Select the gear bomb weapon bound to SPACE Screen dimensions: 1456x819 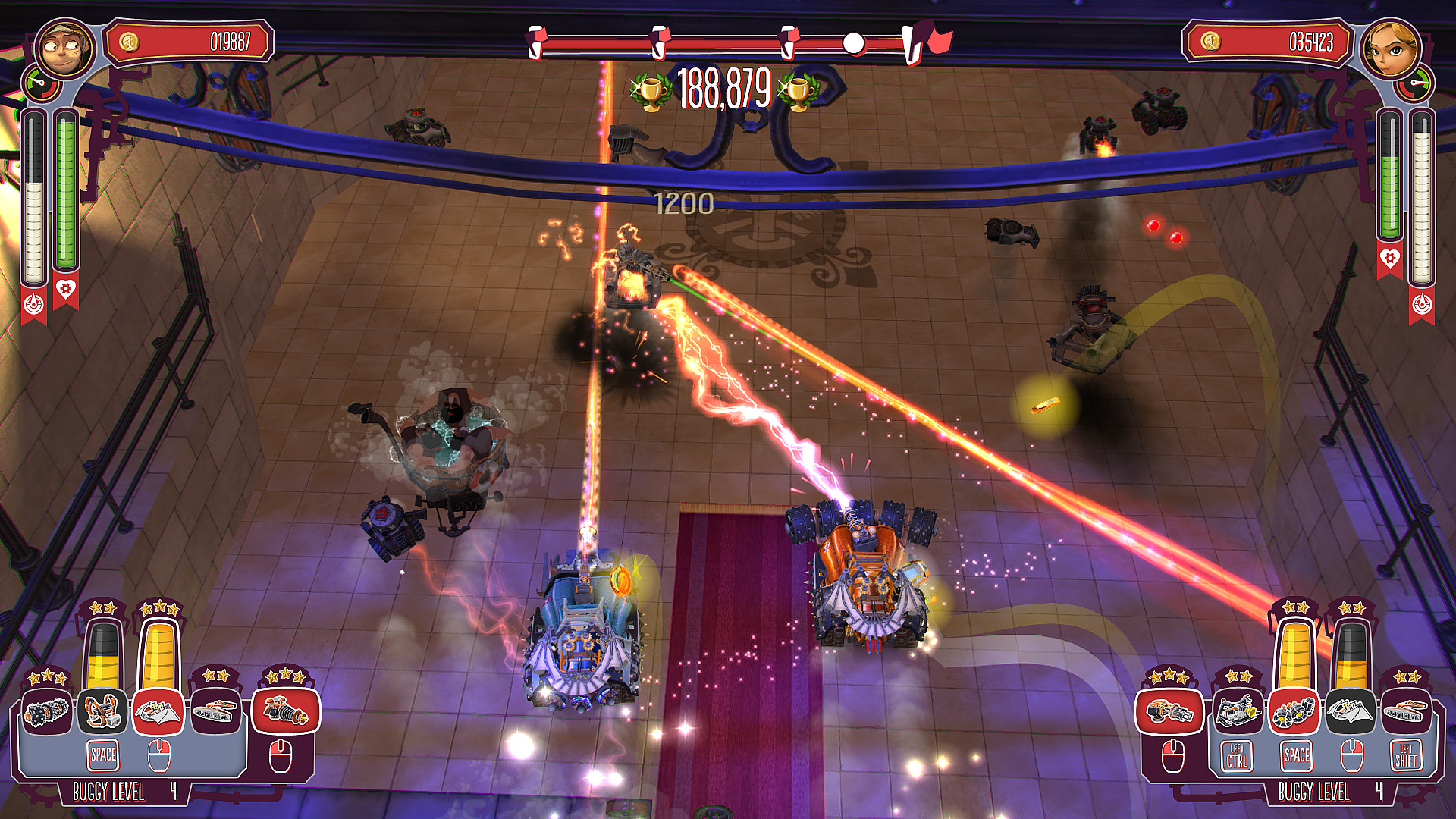coord(1294,712)
